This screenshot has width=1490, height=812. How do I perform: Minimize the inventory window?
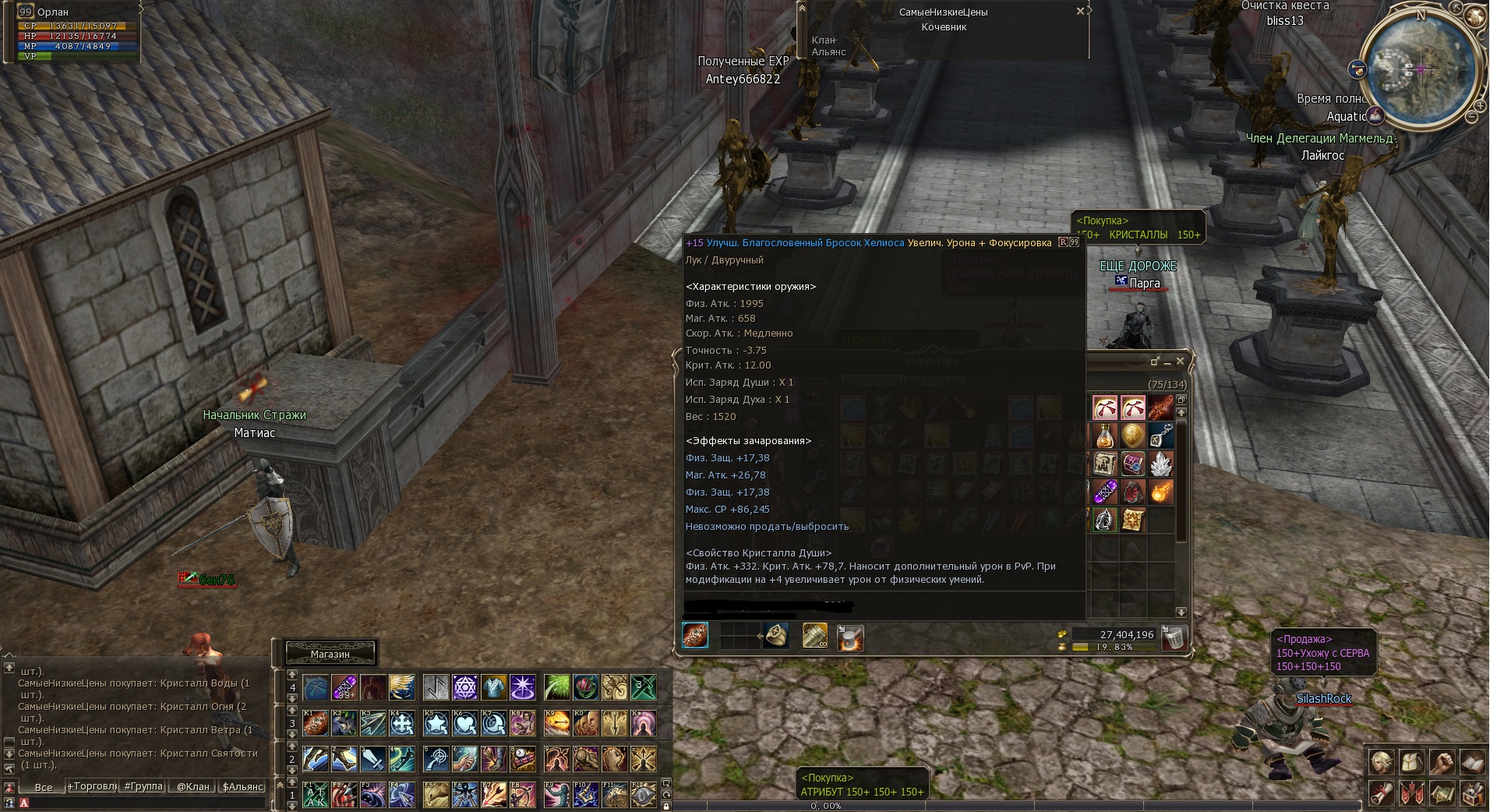pos(1167,362)
